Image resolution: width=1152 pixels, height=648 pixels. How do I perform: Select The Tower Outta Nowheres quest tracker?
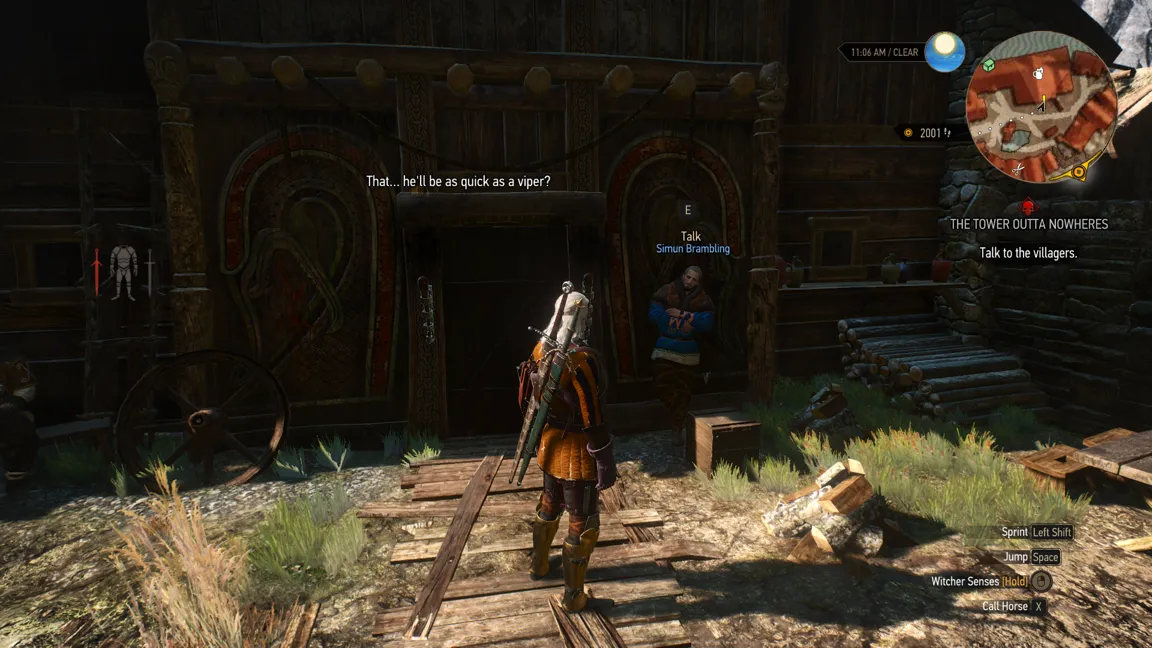point(1029,224)
